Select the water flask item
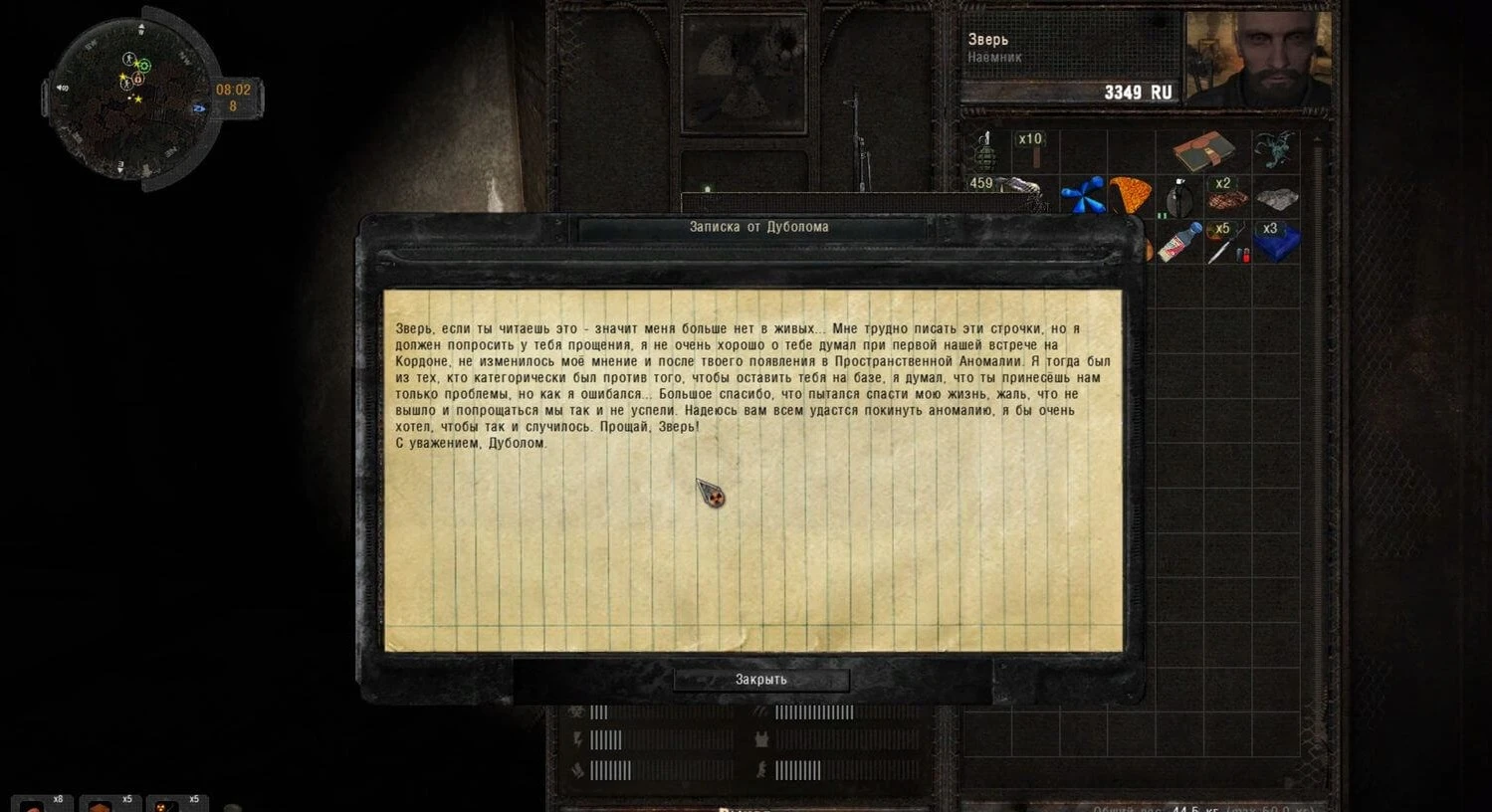The width and height of the screenshot is (1492, 812). pos(1178,197)
